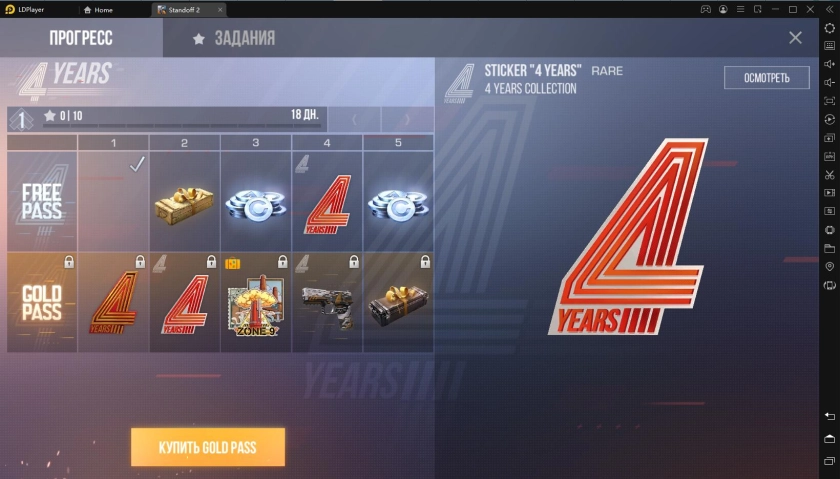Switch to the LDPlayer Home tab
The height and width of the screenshot is (479, 840).
pyautogui.click(x=98, y=9)
